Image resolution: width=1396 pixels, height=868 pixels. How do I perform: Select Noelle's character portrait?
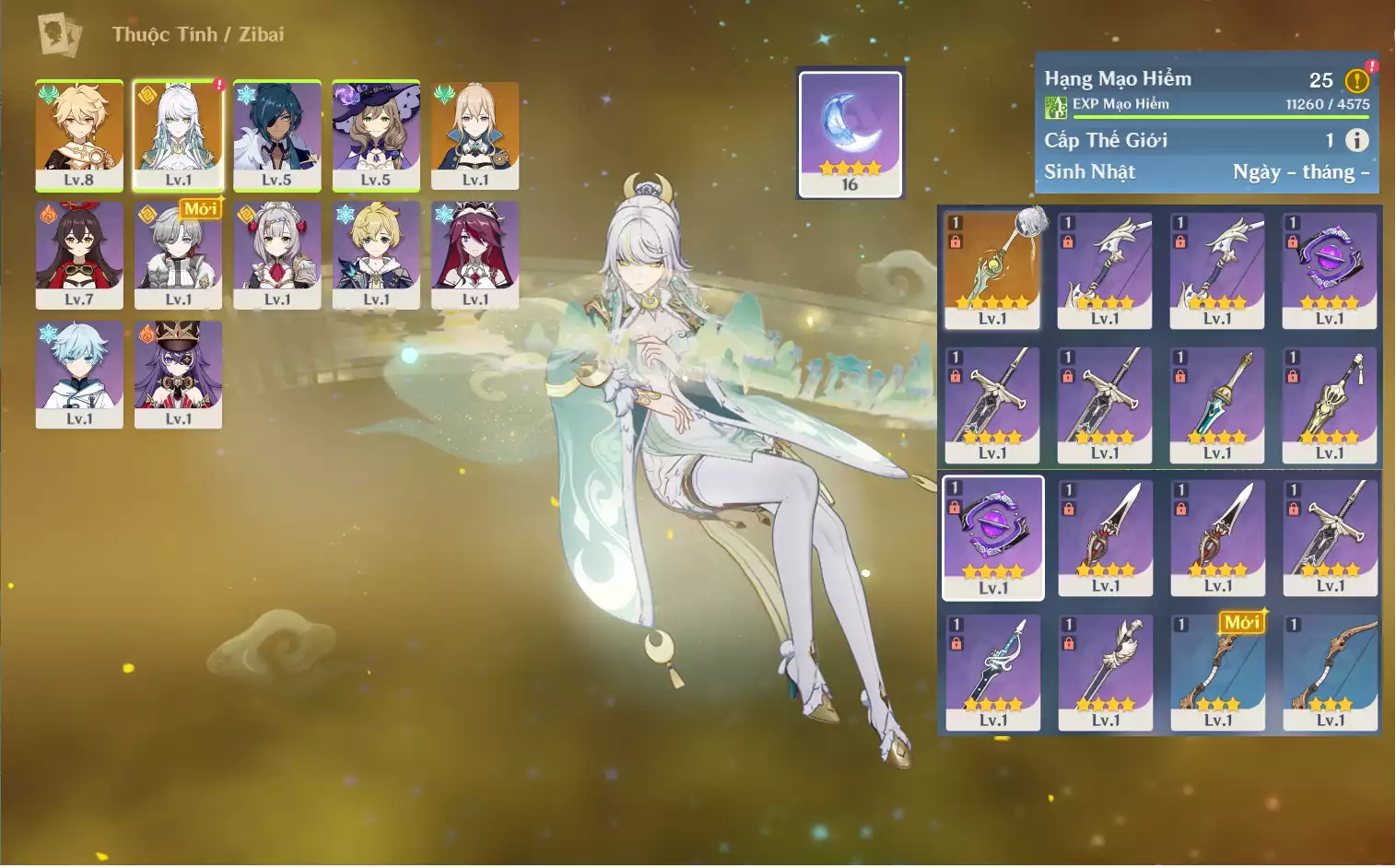[276, 254]
